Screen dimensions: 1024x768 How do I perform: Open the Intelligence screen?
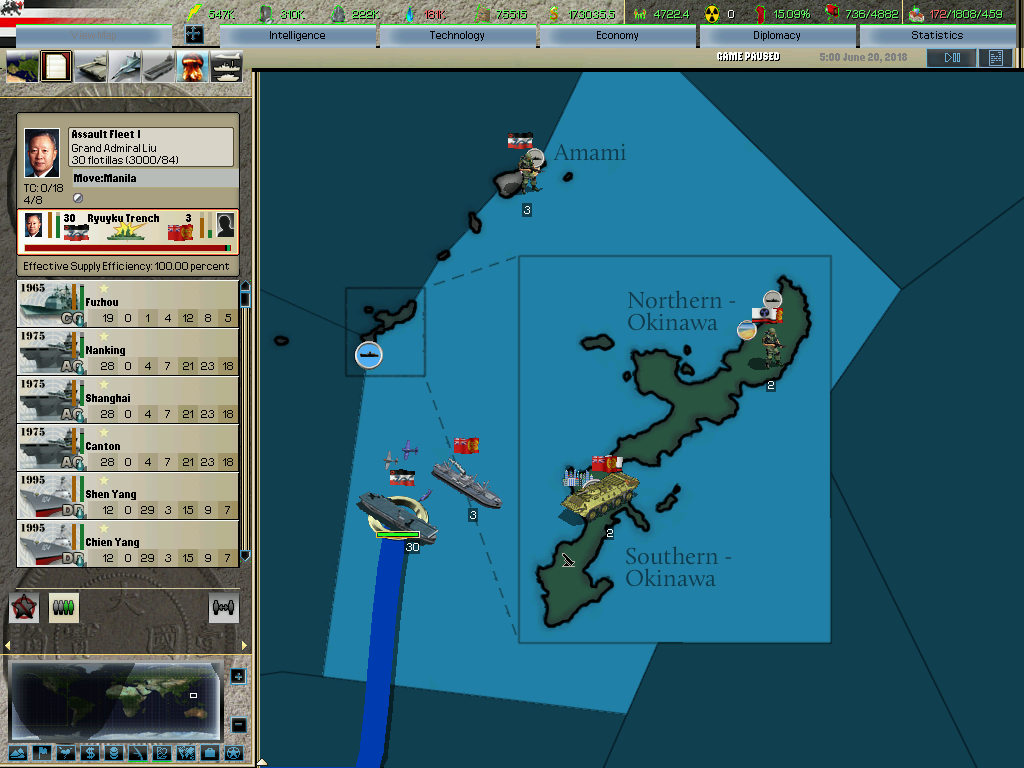tap(297, 35)
